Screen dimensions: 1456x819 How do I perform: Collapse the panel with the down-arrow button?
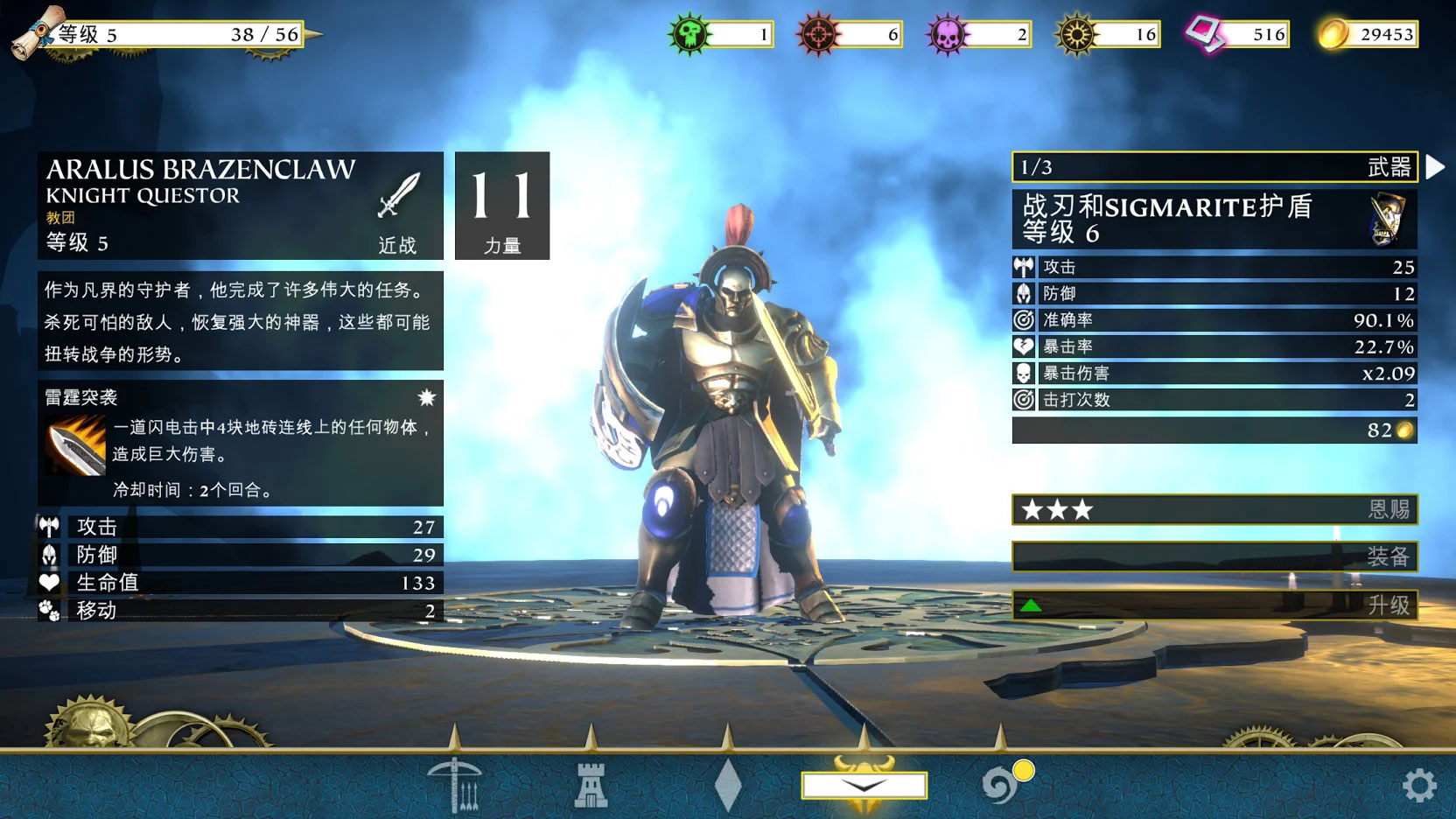(x=864, y=785)
